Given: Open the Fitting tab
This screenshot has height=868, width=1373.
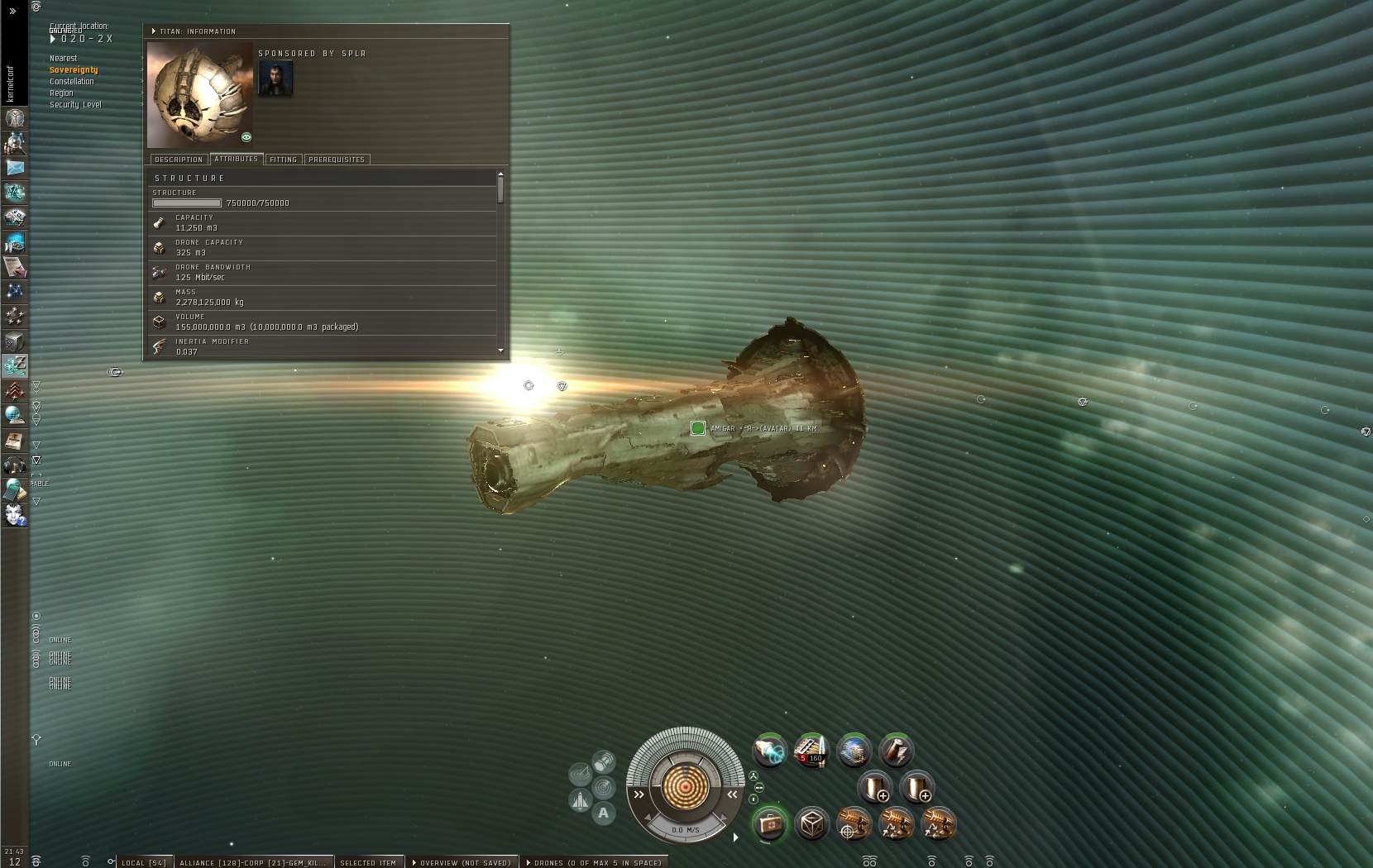Looking at the screenshot, I should click(x=283, y=160).
